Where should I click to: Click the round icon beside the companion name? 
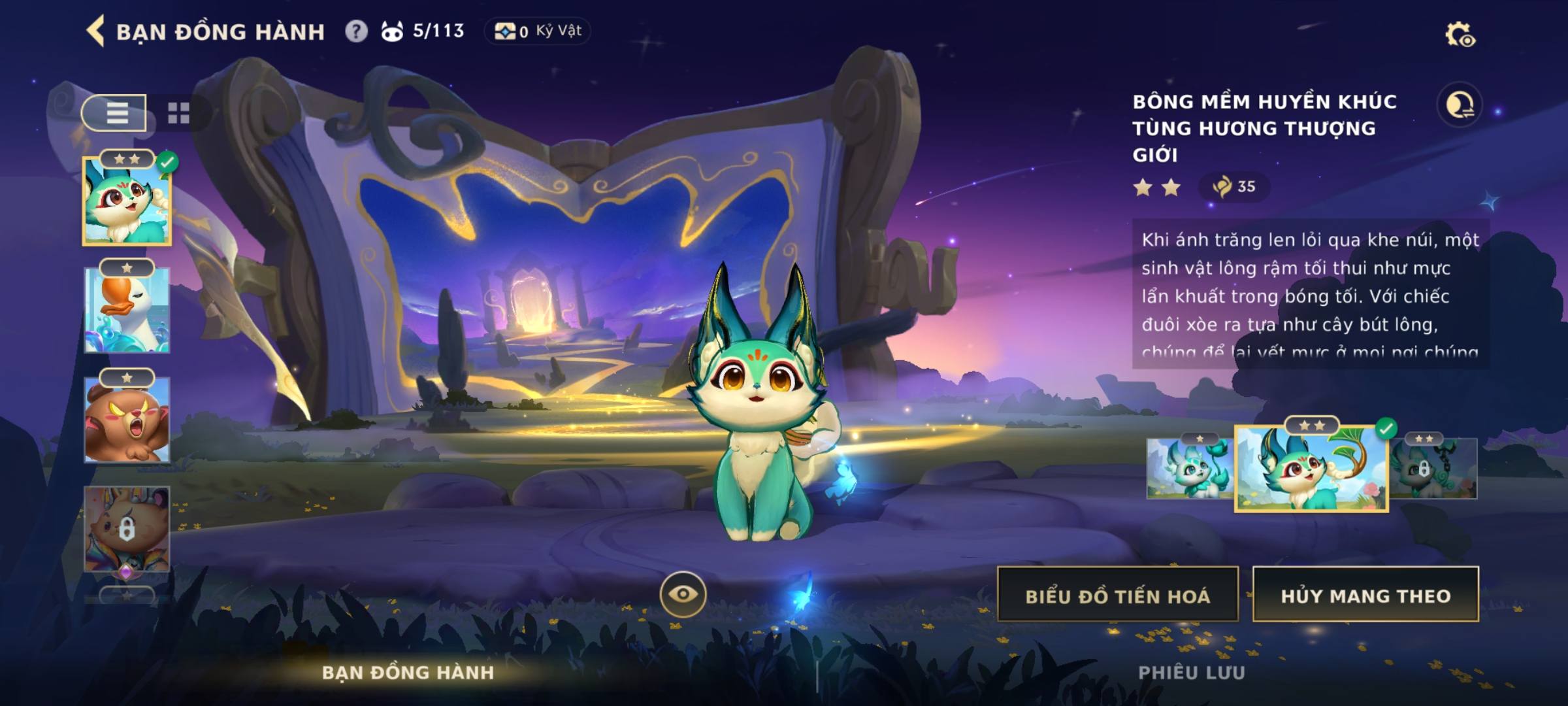pyautogui.click(x=1459, y=105)
